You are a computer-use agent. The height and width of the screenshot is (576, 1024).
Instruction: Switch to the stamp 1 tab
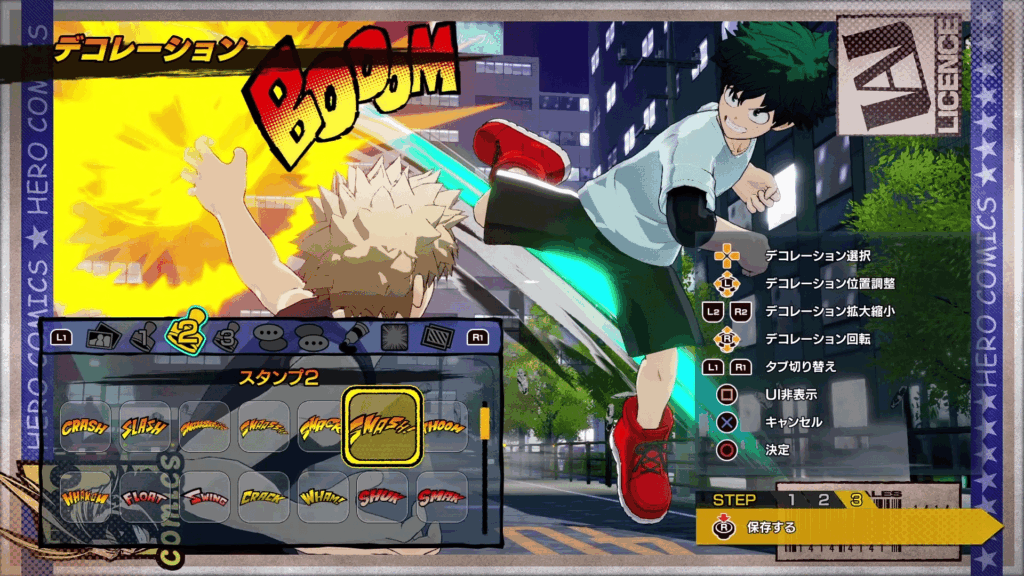tap(145, 338)
